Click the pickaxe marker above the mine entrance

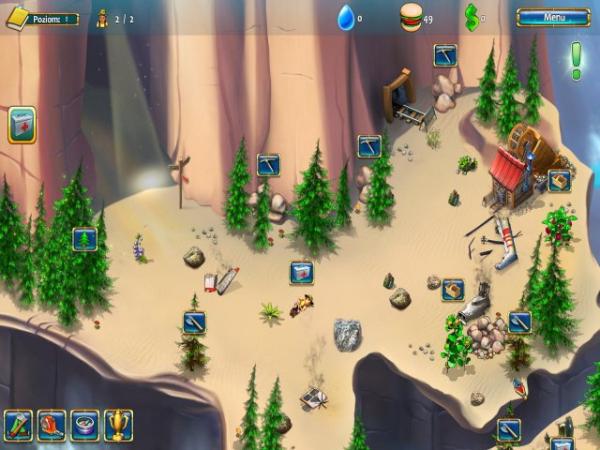click(445, 55)
